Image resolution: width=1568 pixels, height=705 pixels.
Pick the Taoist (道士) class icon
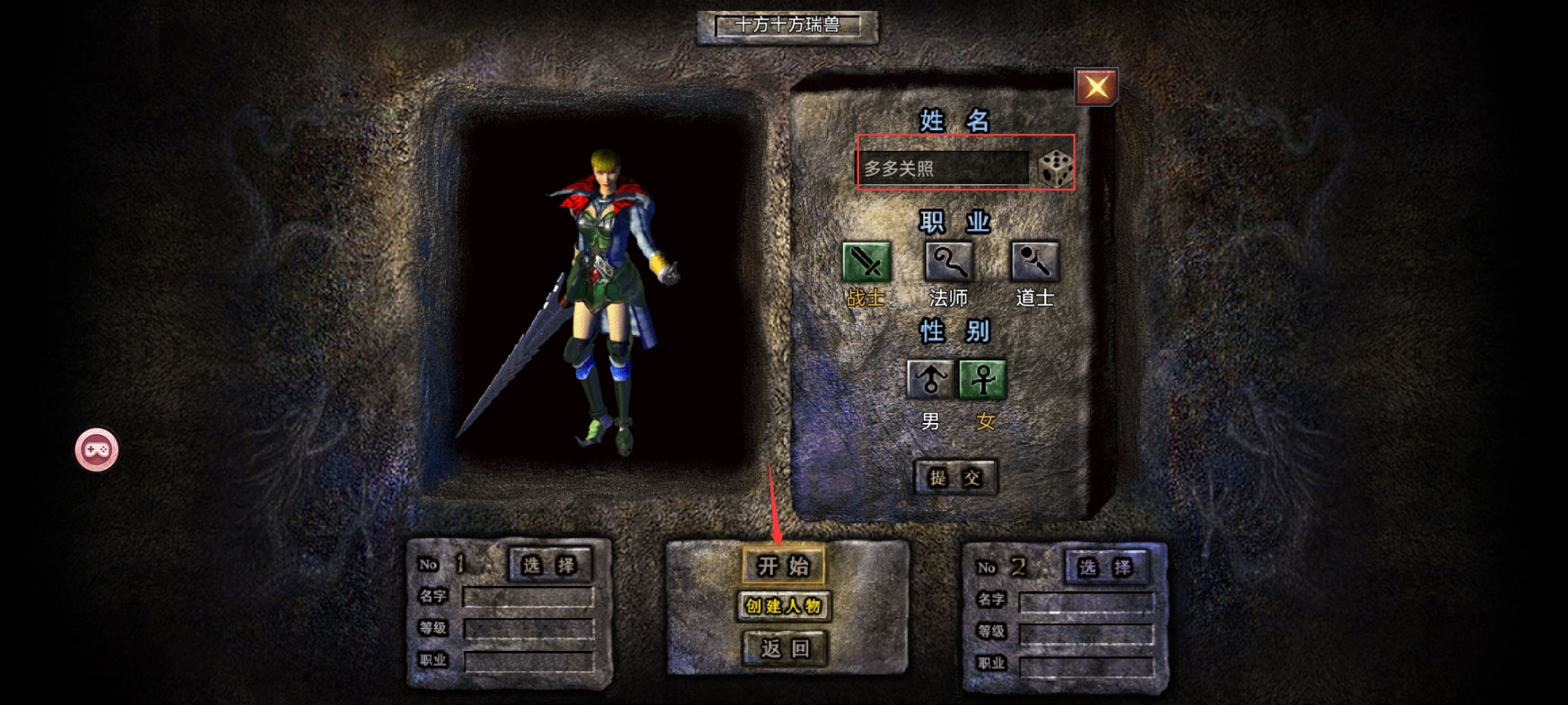click(1034, 262)
